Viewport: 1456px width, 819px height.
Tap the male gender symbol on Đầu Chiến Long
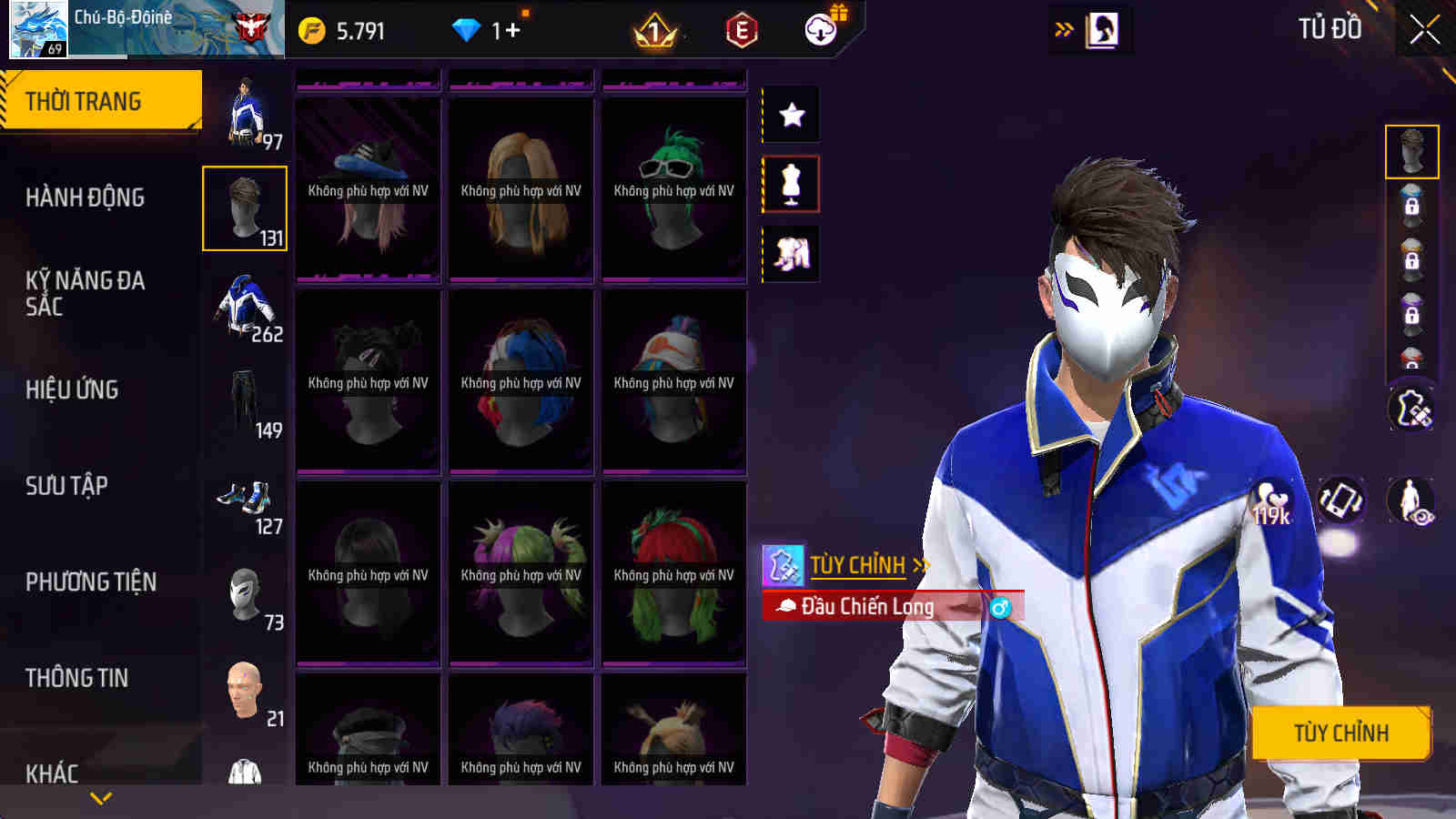coord(1001,608)
